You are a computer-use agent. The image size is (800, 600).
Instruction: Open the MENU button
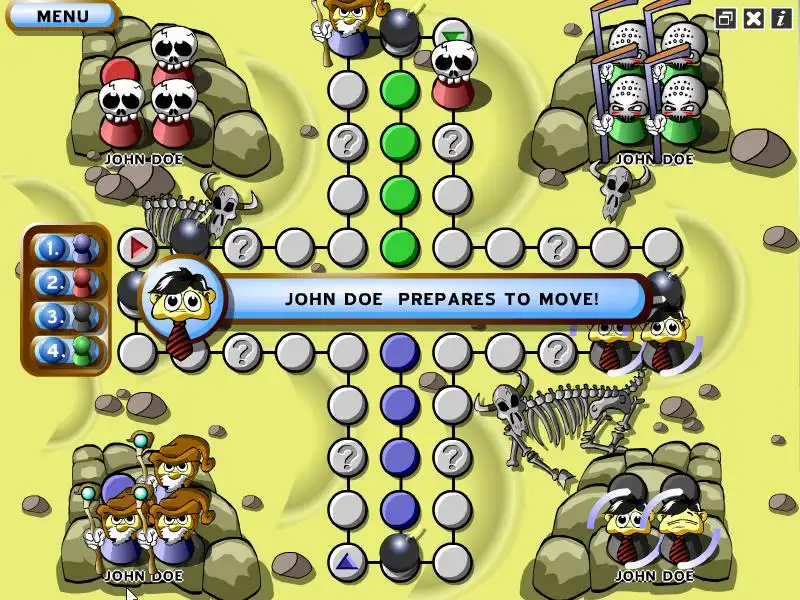pyautogui.click(x=62, y=16)
